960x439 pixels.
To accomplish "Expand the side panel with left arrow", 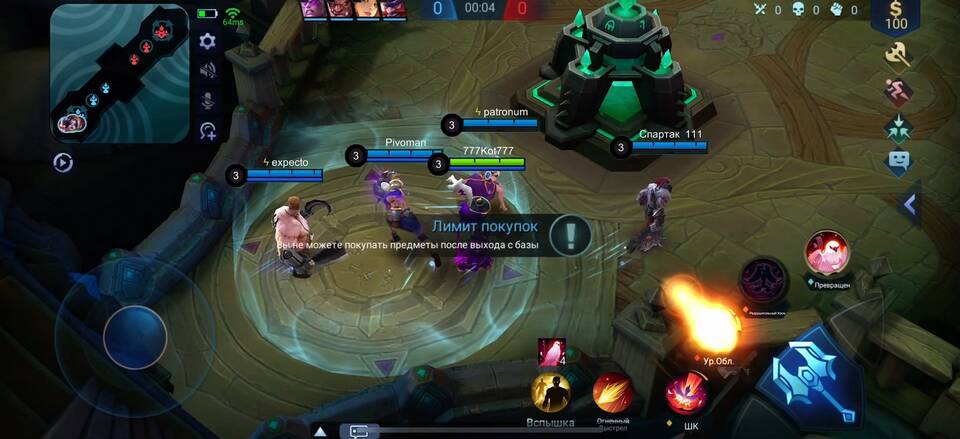I will (x=910, y=205).
